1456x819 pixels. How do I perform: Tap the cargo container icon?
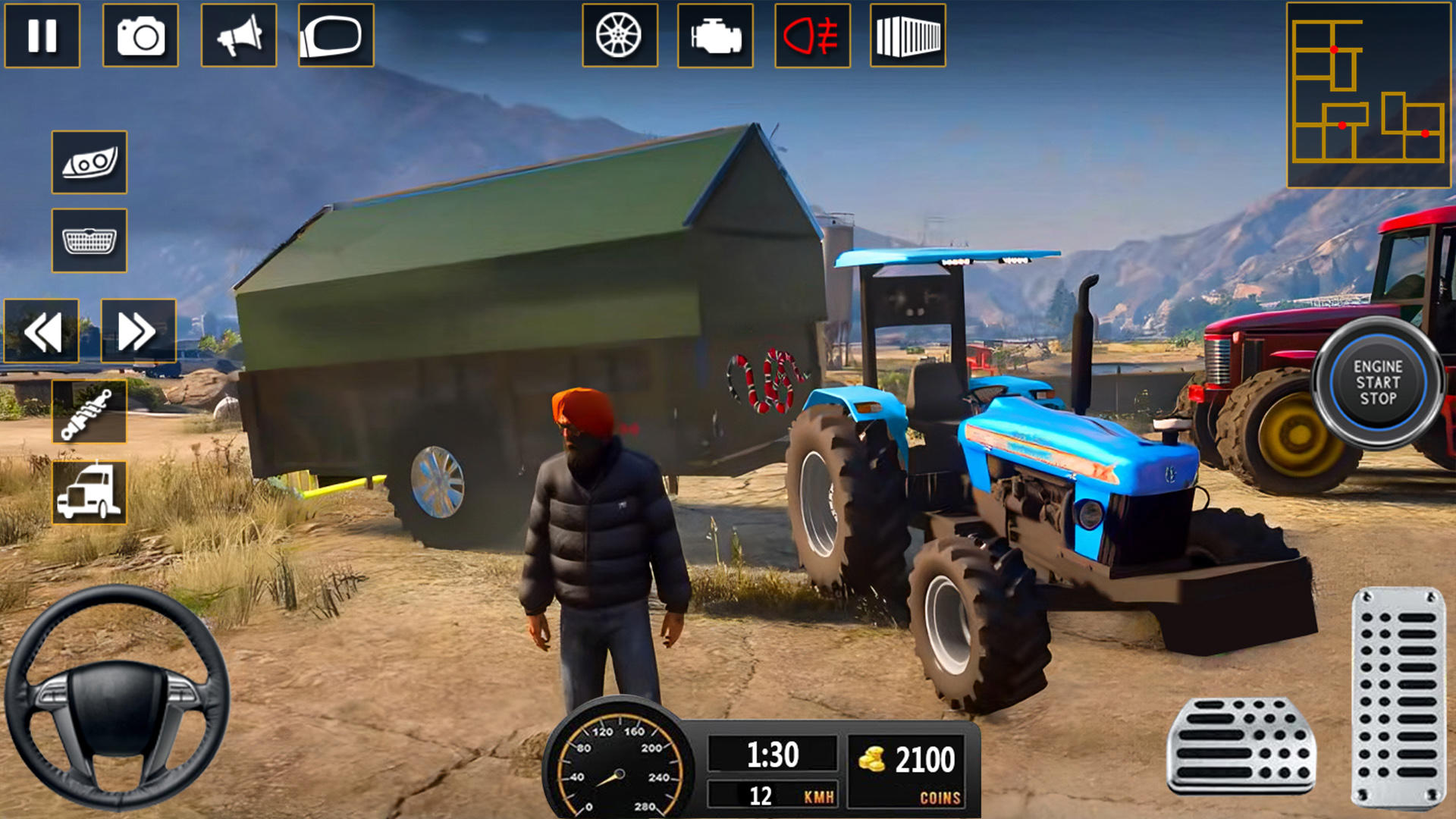click(x=908, y=36)
